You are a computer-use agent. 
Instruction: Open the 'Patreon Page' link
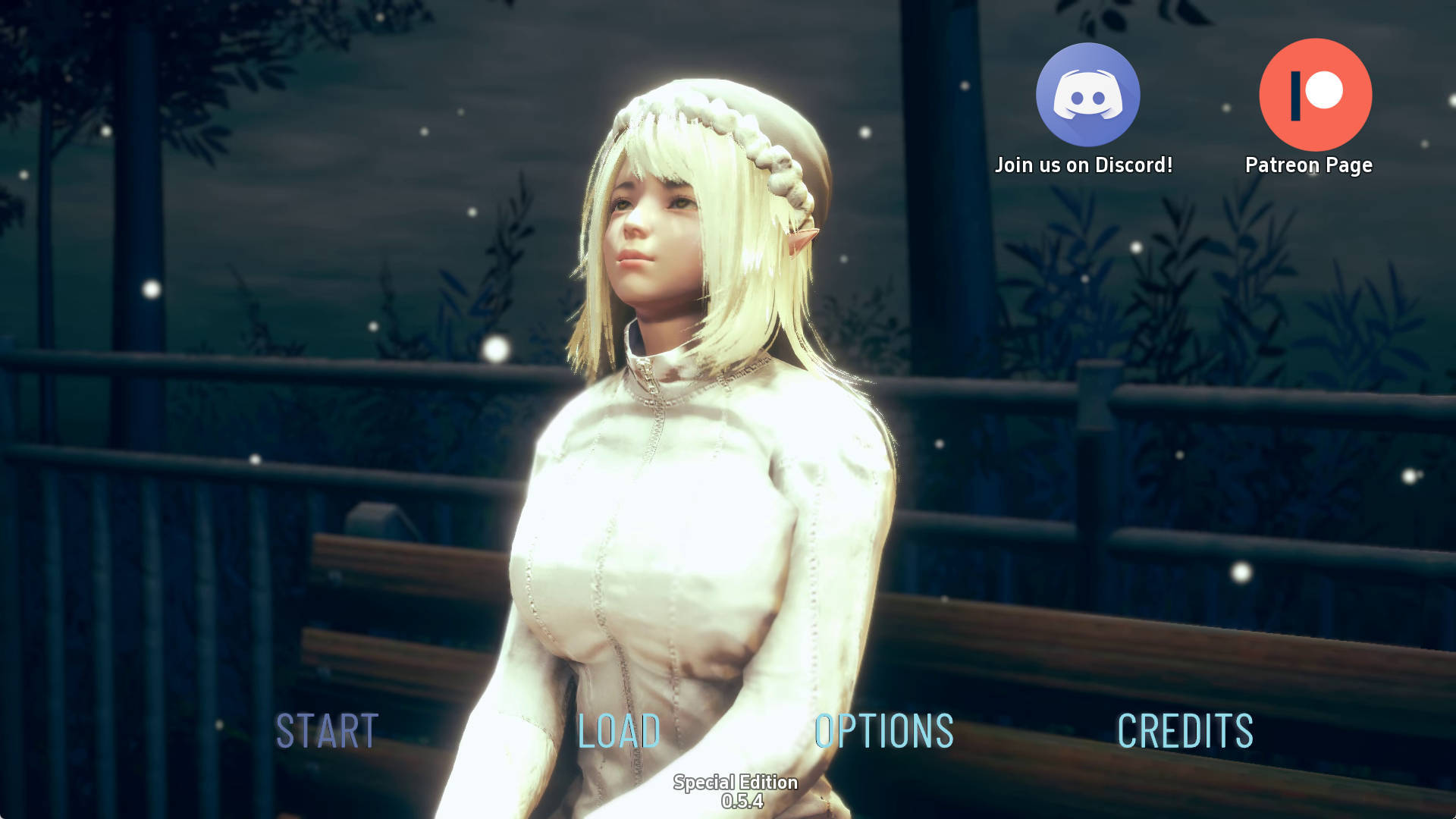1309,164
